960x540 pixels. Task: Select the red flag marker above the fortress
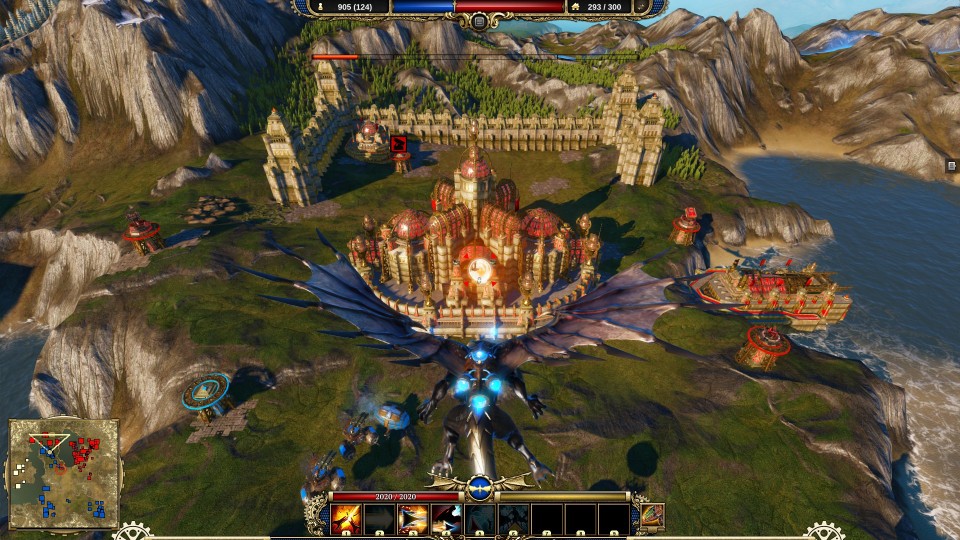[400, 146]
